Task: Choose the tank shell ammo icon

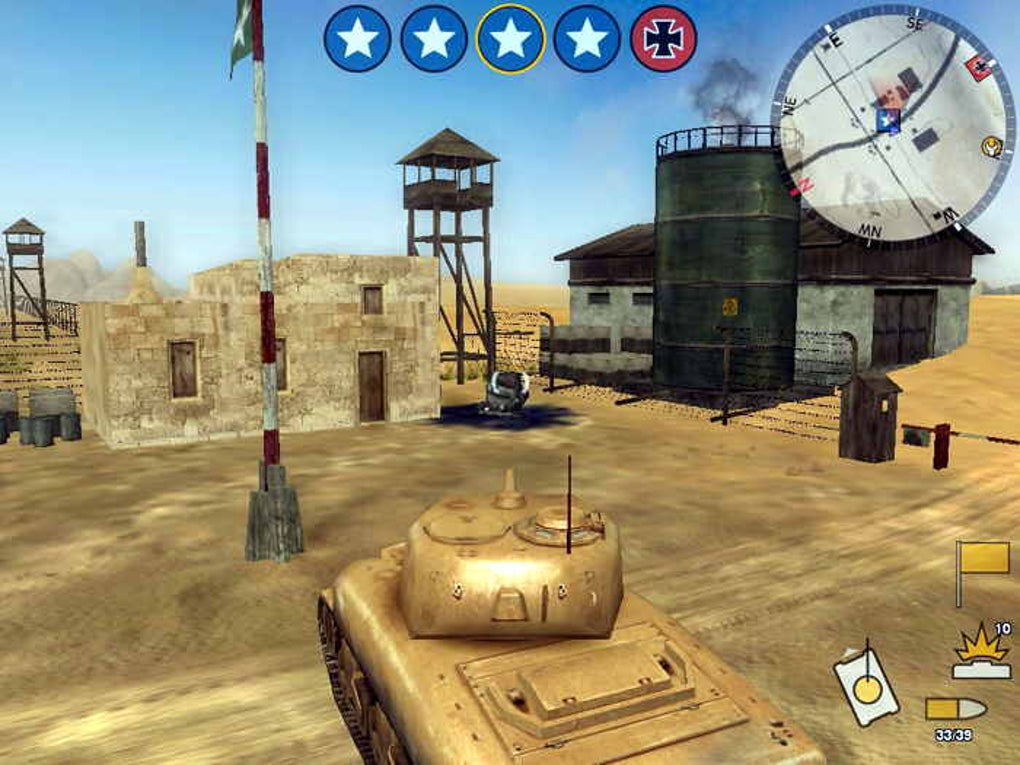Action: click(956, 709)
